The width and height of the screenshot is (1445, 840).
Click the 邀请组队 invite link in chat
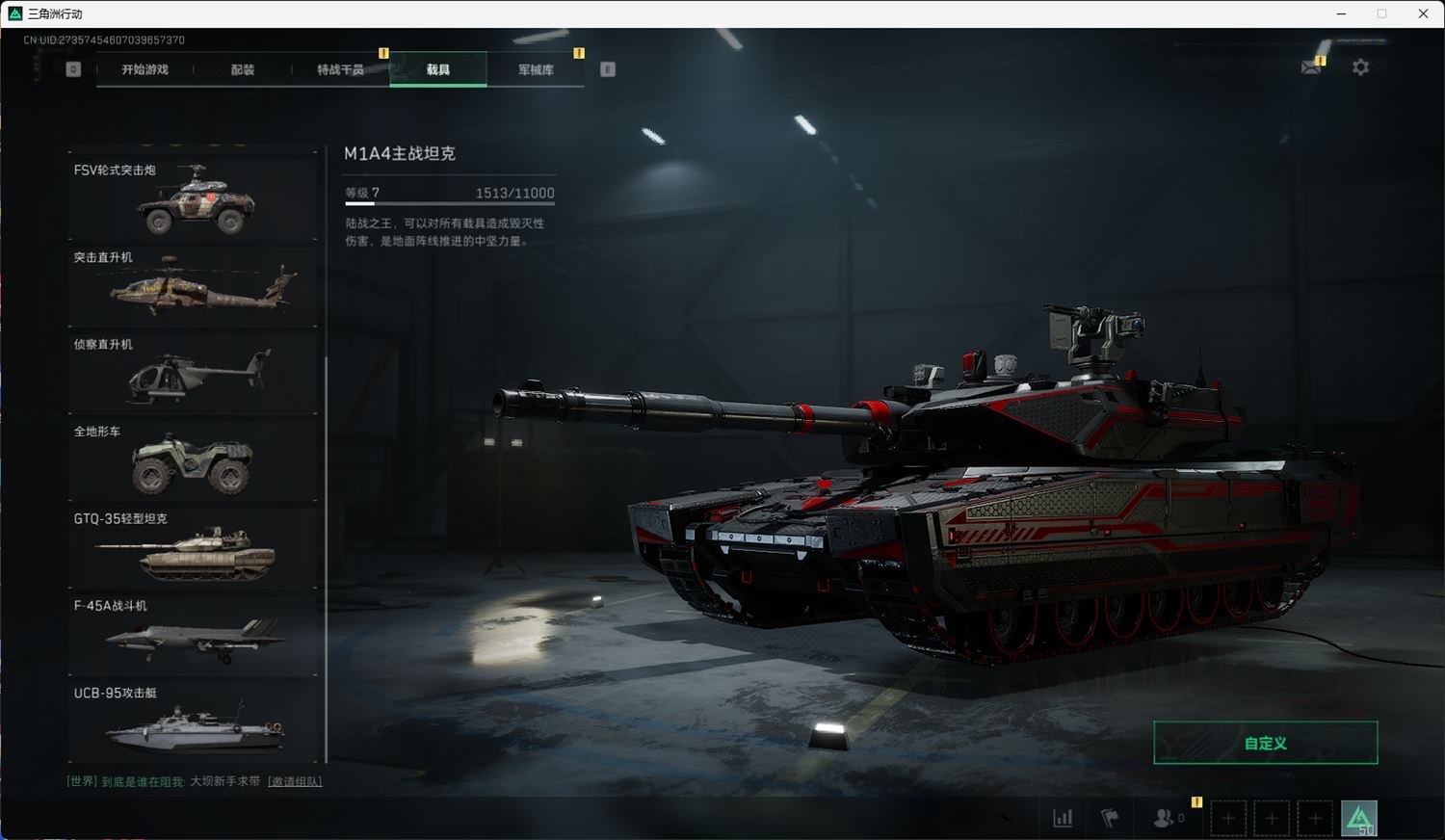295,781
